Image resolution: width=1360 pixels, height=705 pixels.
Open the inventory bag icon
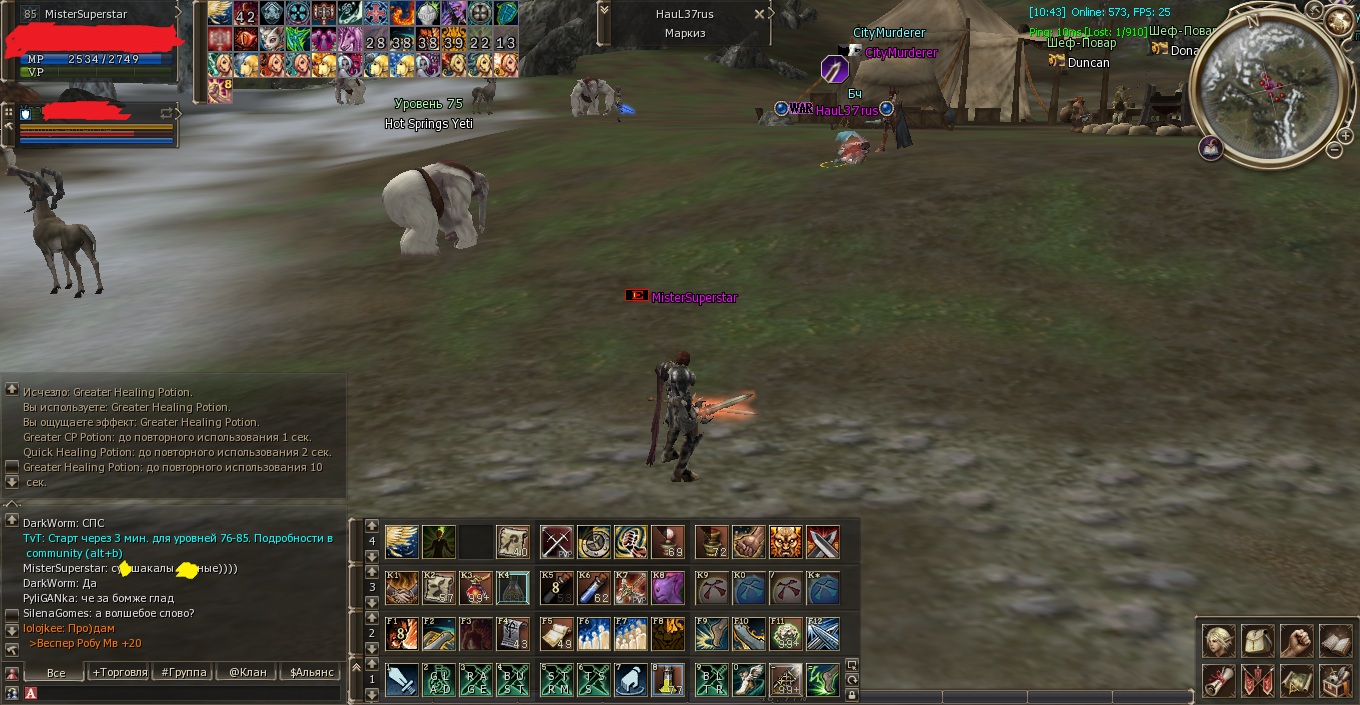tap(1257, 640)
